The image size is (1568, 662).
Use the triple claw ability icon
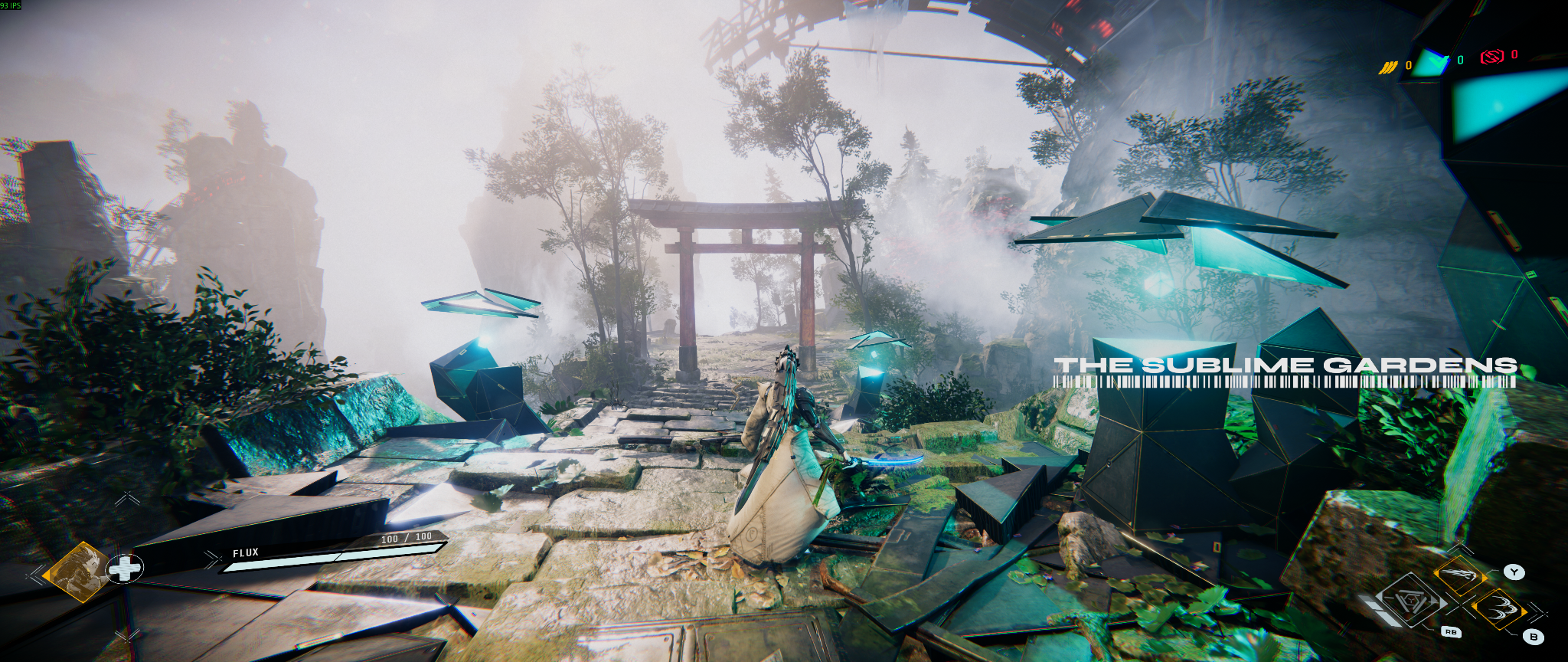pos(1499,611)
